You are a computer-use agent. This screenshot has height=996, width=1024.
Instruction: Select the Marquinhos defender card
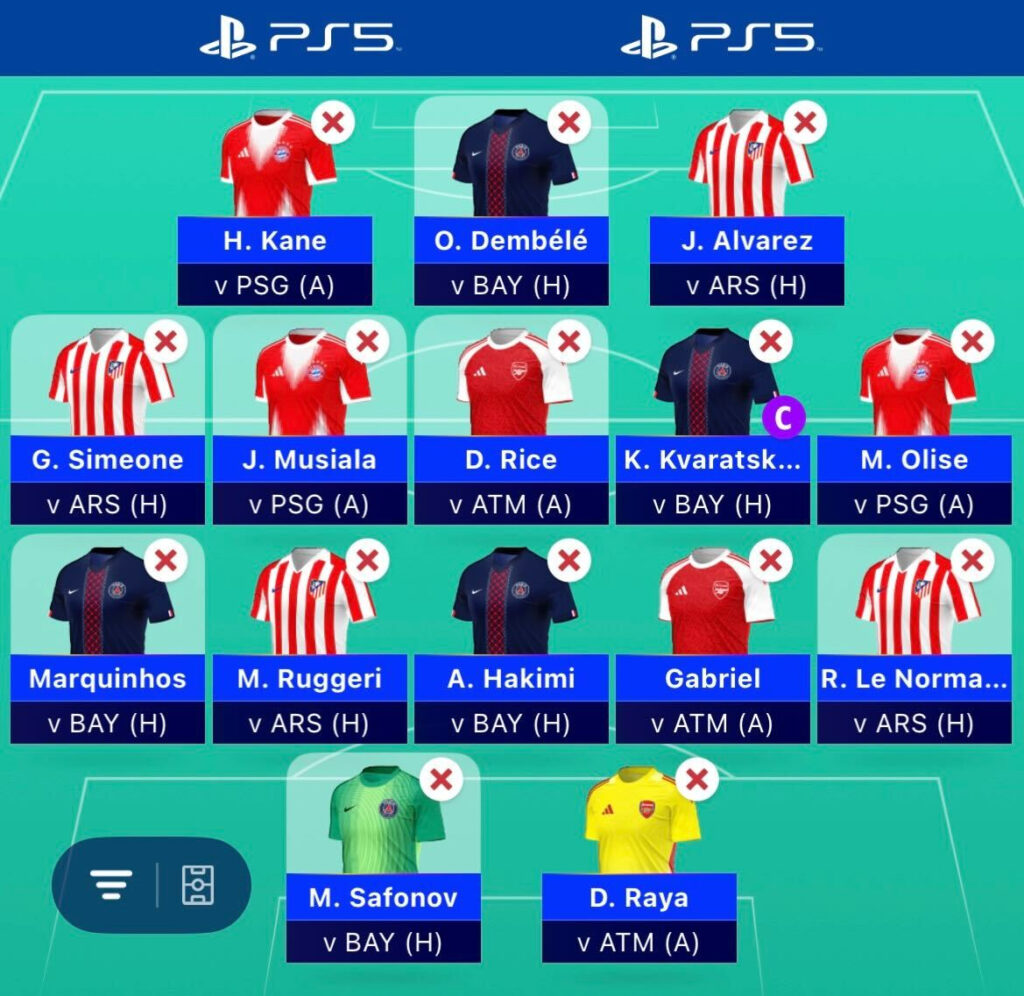[x=107, y=678]
